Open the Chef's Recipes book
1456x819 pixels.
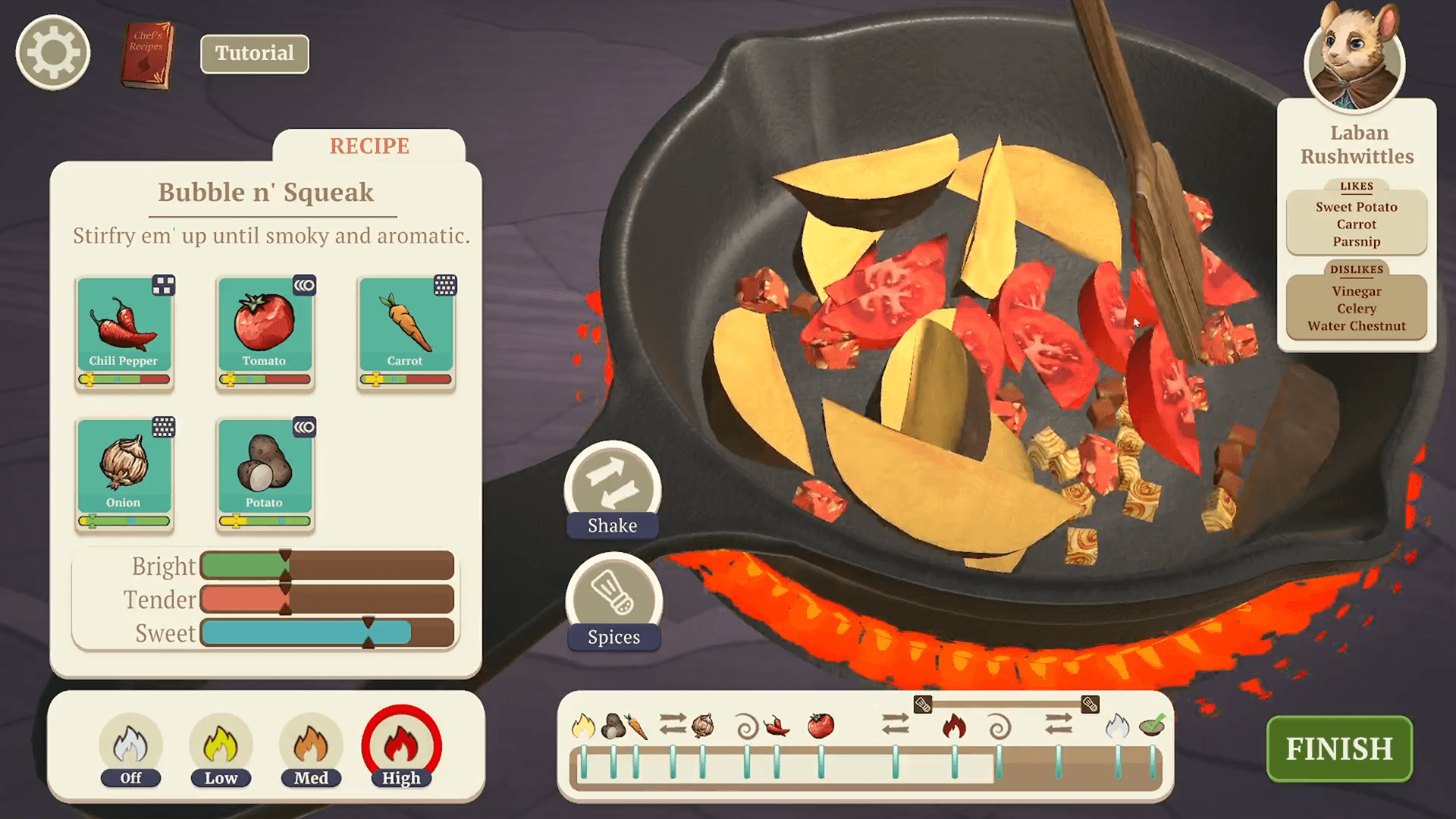coord(147,55)
